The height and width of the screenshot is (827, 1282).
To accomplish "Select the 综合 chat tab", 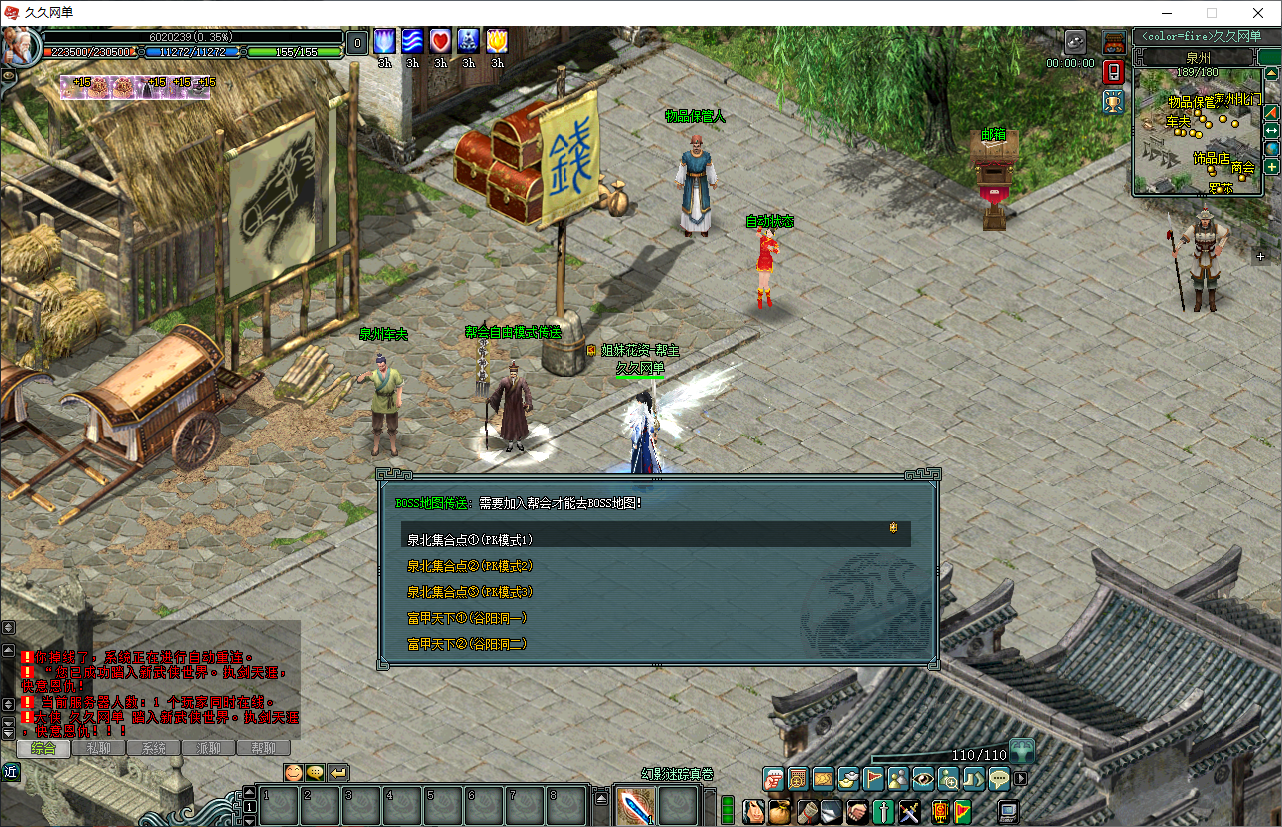I will coord(43,748).
